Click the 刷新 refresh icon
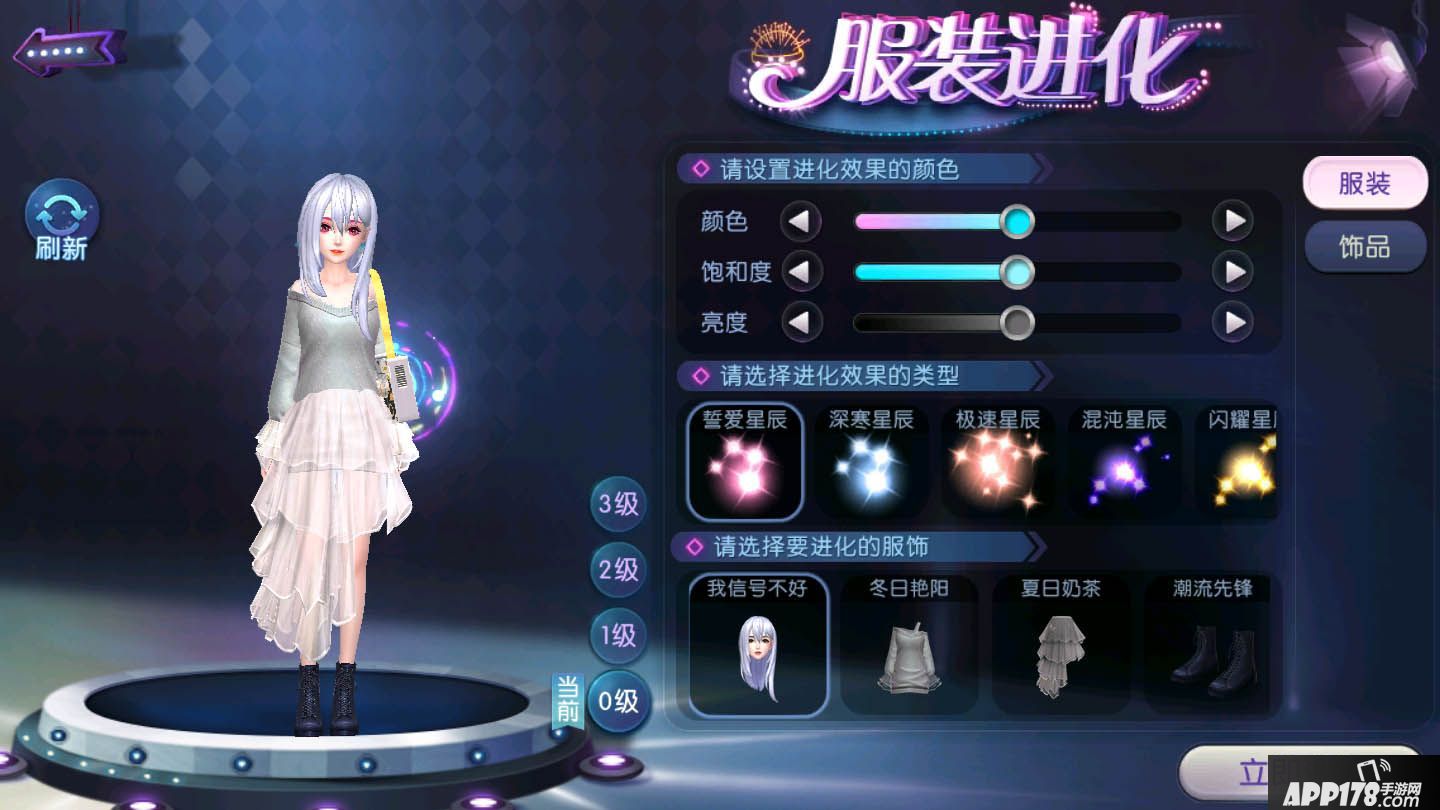This screenshot has height=810, width=1440. tap(60, 218)
